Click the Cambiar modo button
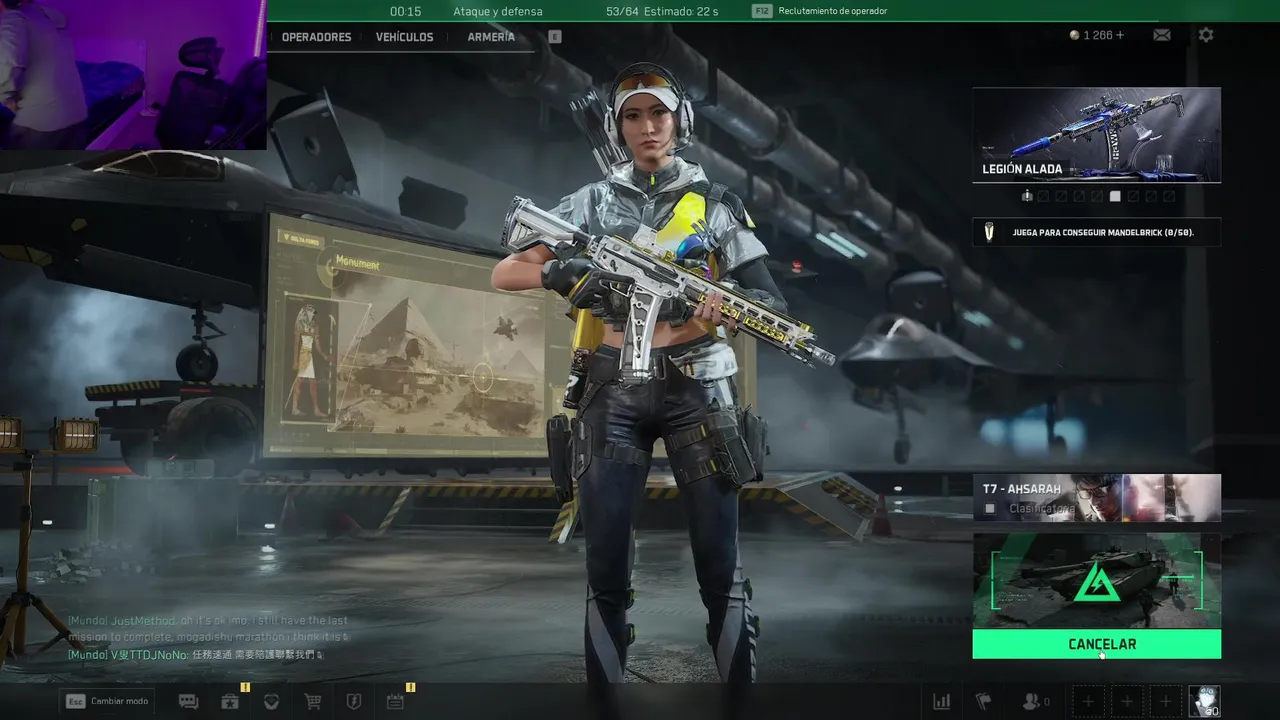 point(108,701)
